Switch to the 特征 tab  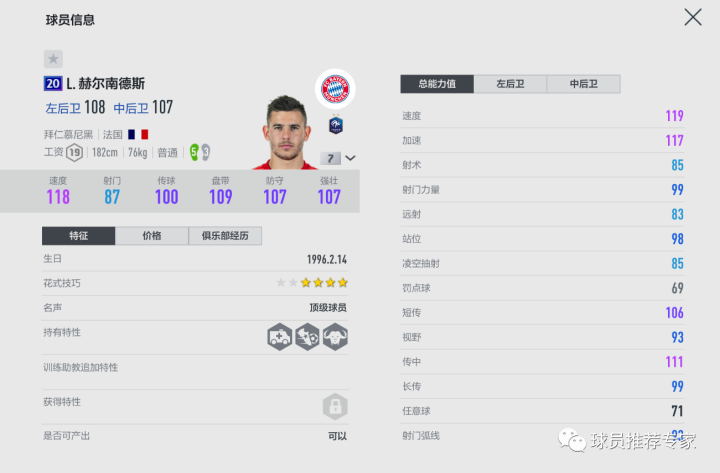[x=78, y=236]
